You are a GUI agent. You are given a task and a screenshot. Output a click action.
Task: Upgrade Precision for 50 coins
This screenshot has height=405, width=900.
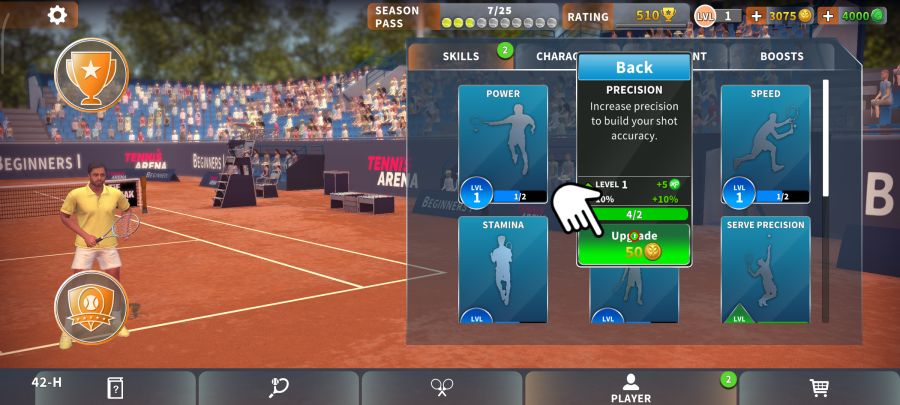[634, 243]
